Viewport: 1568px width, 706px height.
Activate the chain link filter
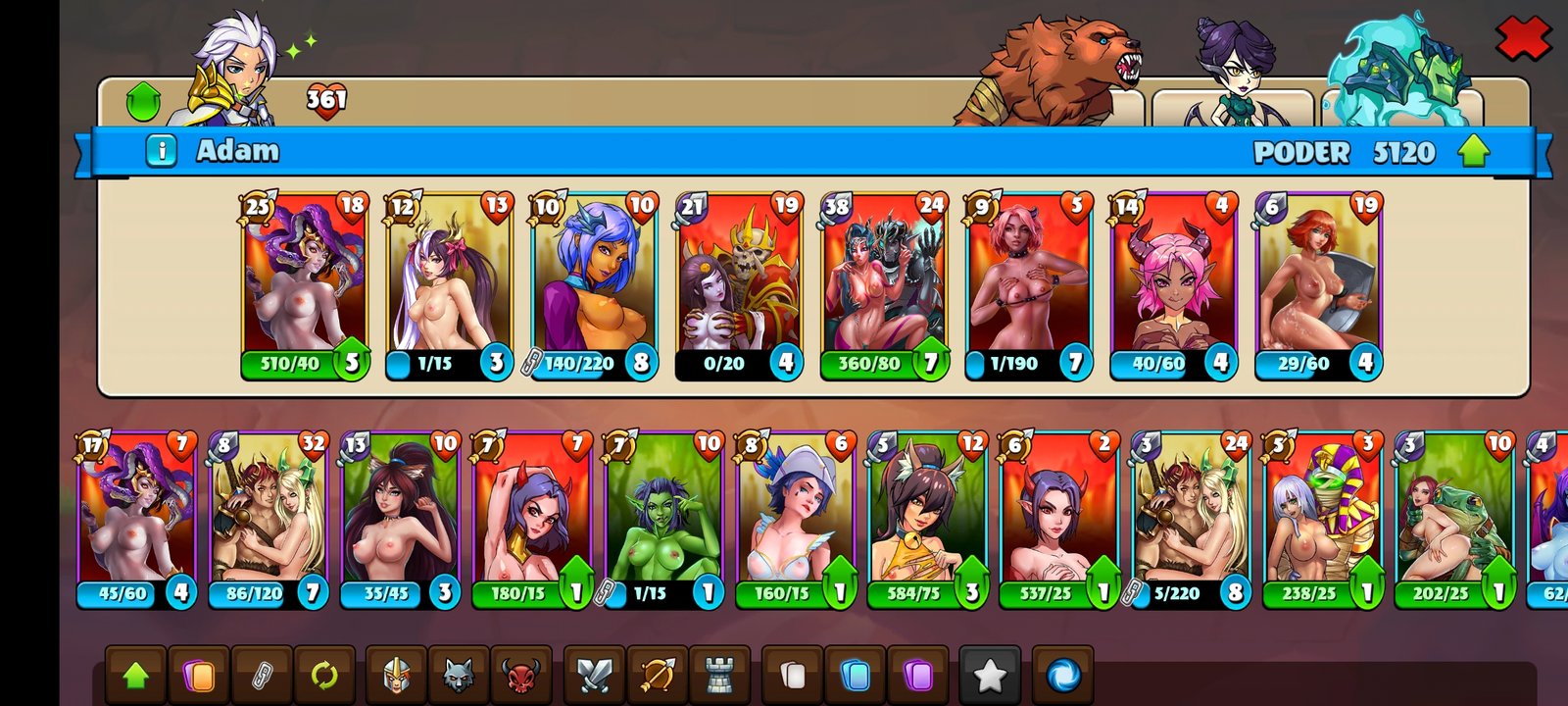[263, 675]
